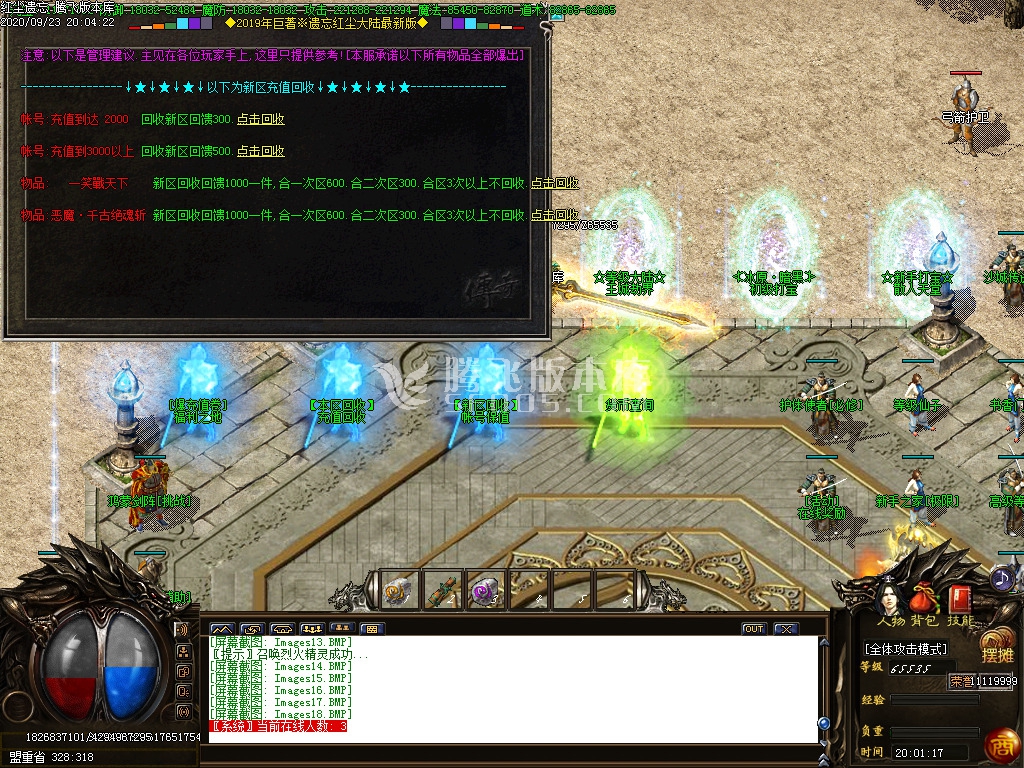The width and height of the screenshot is (1024, 768).
Task: Click 点击回收 link for 充值到3000以上
Action: point(261,151)
